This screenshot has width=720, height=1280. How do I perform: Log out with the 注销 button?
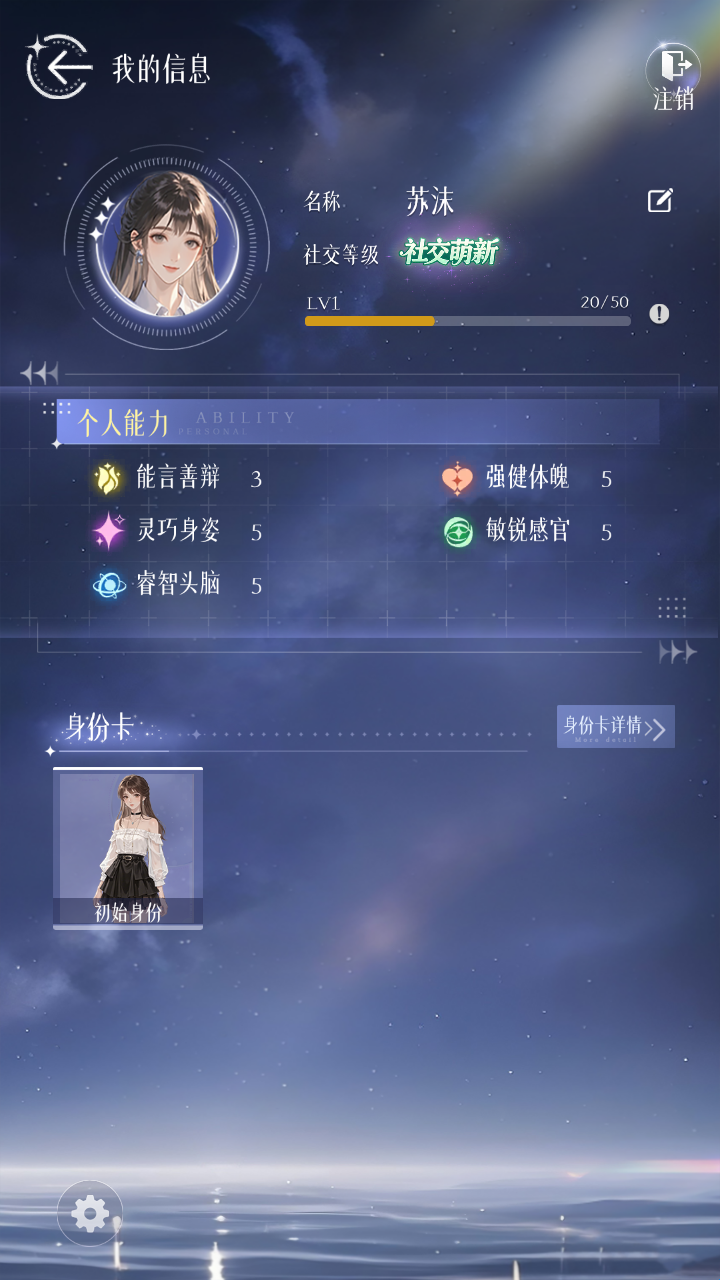pos(673,75)
